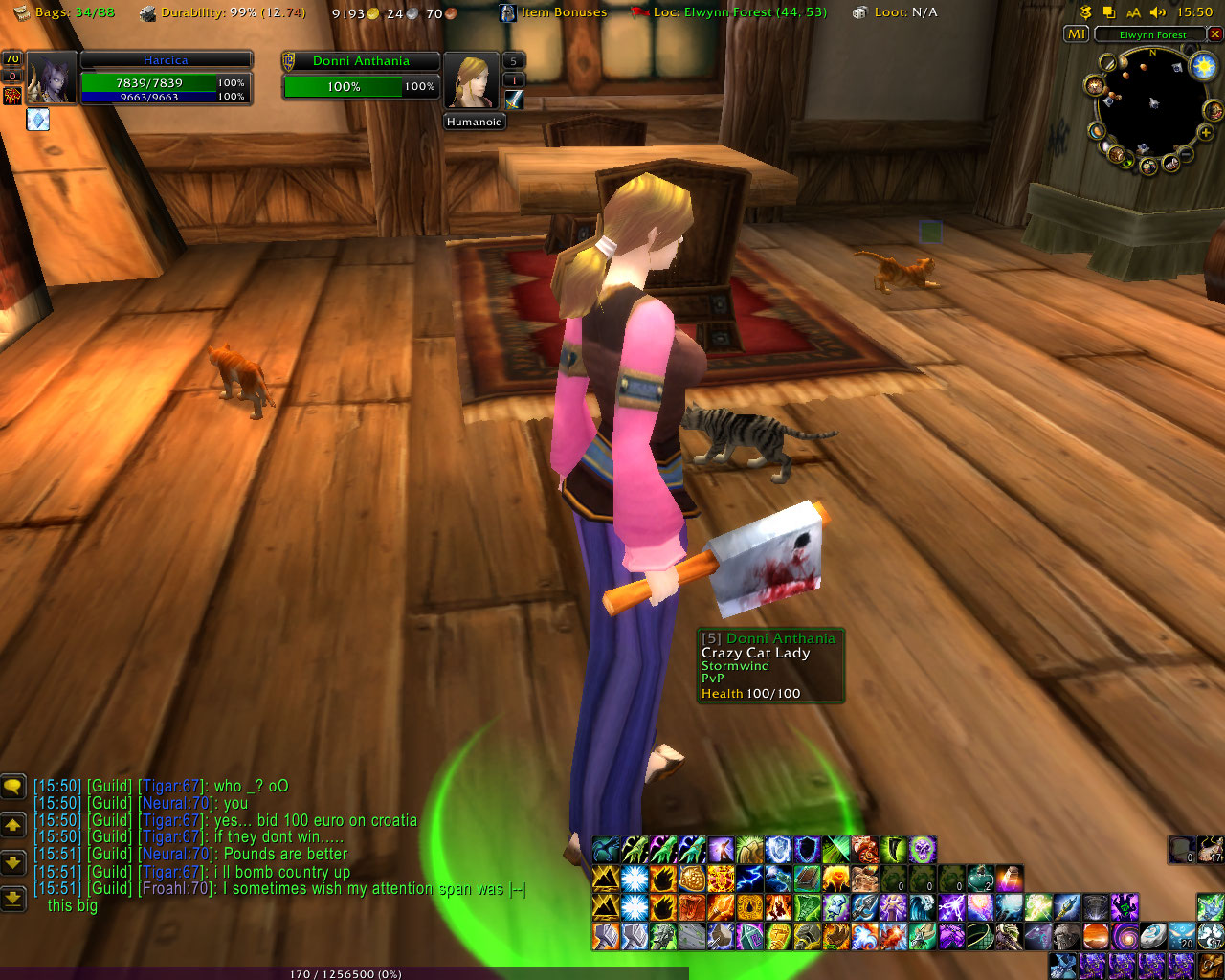Click the Durability info bar entry
Viewport: 1225px width, 980px height.
pyautogui.click(x=222, y=12)
